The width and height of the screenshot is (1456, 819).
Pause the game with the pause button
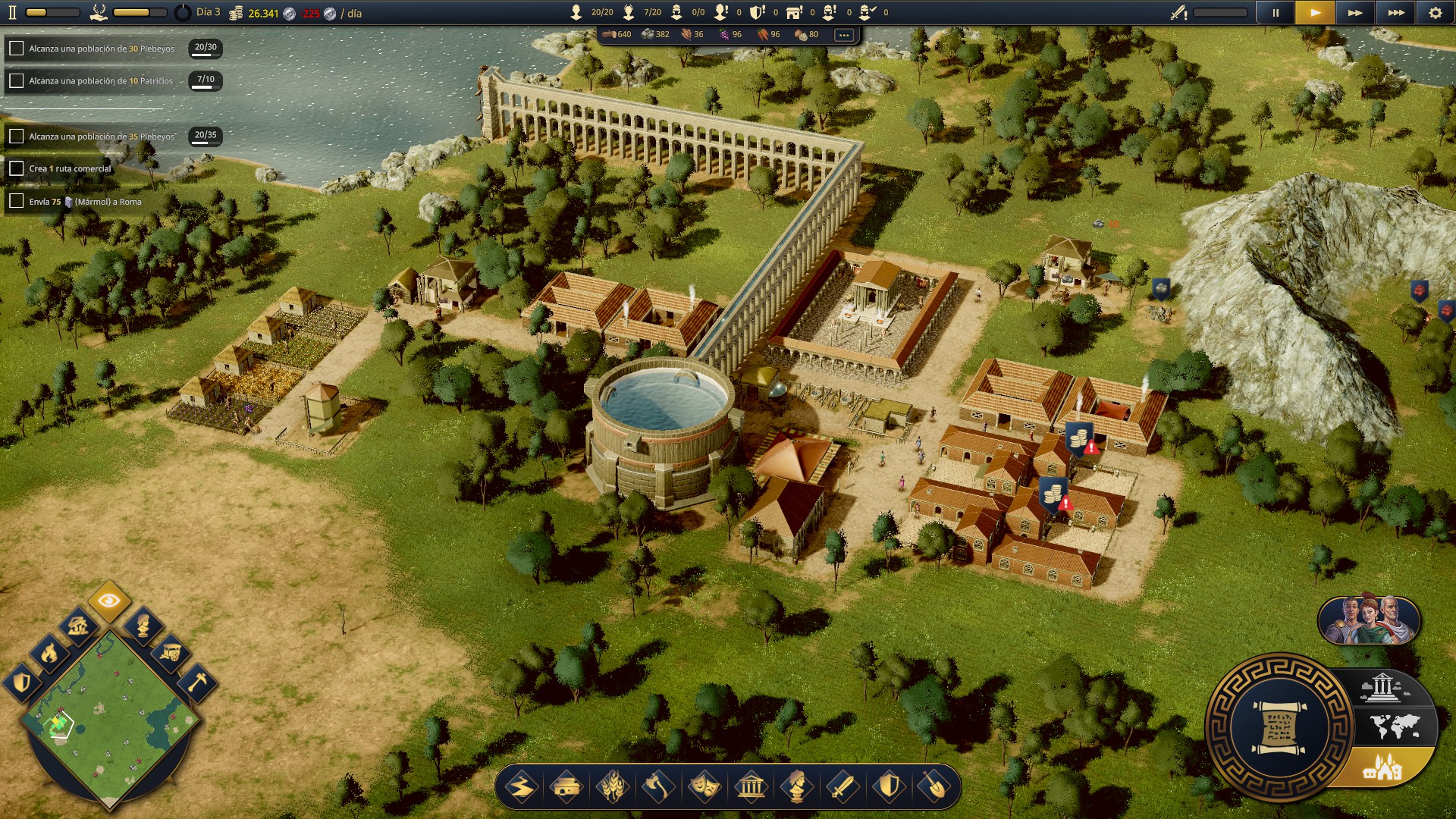pos(1275,13)
